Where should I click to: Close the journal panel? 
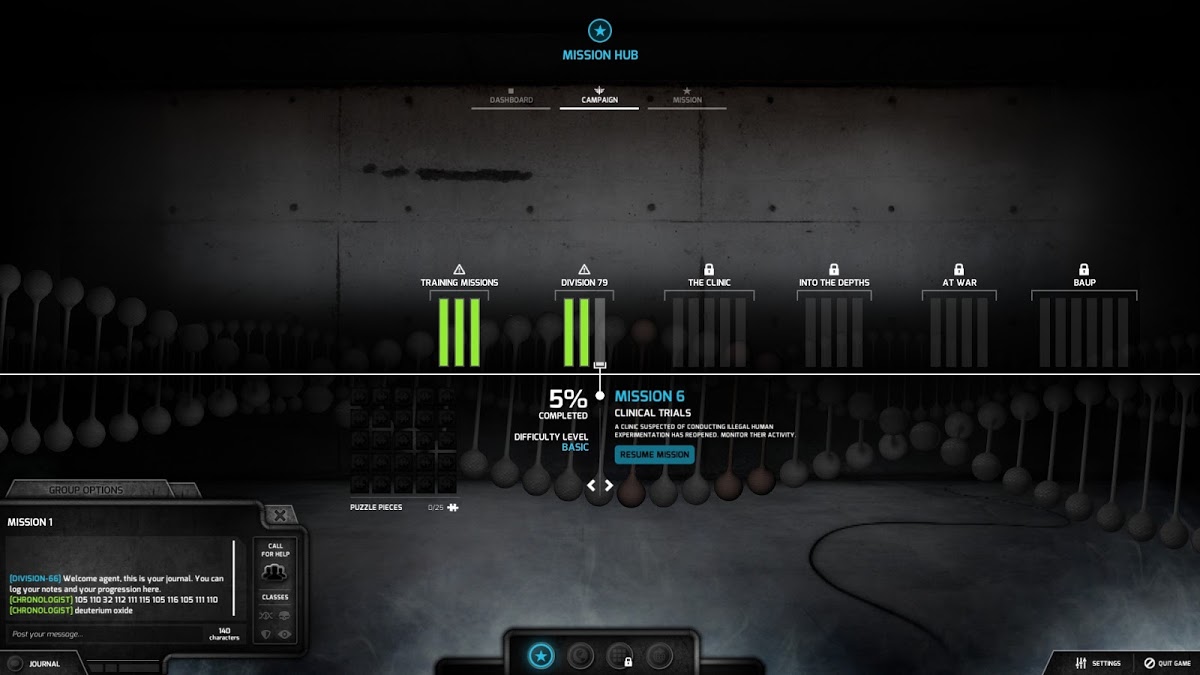click(x=280, y=516)
